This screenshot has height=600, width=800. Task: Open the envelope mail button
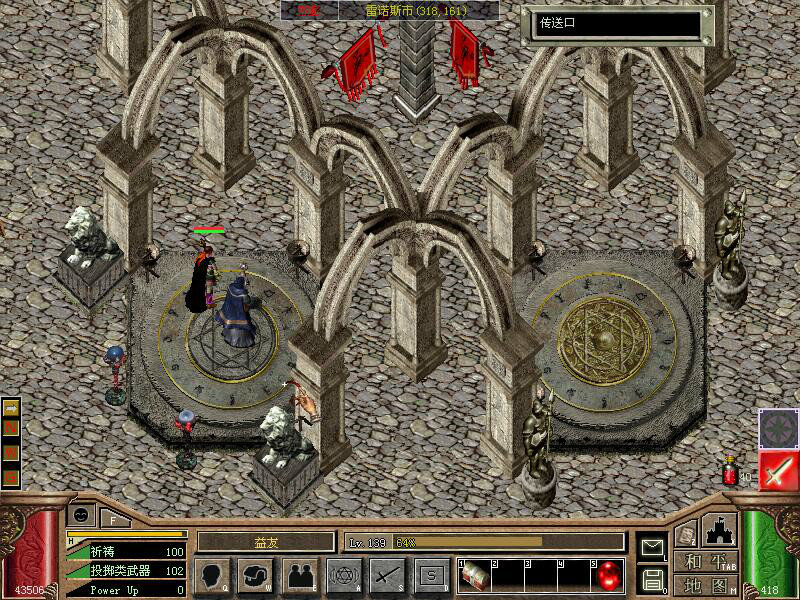652,547
